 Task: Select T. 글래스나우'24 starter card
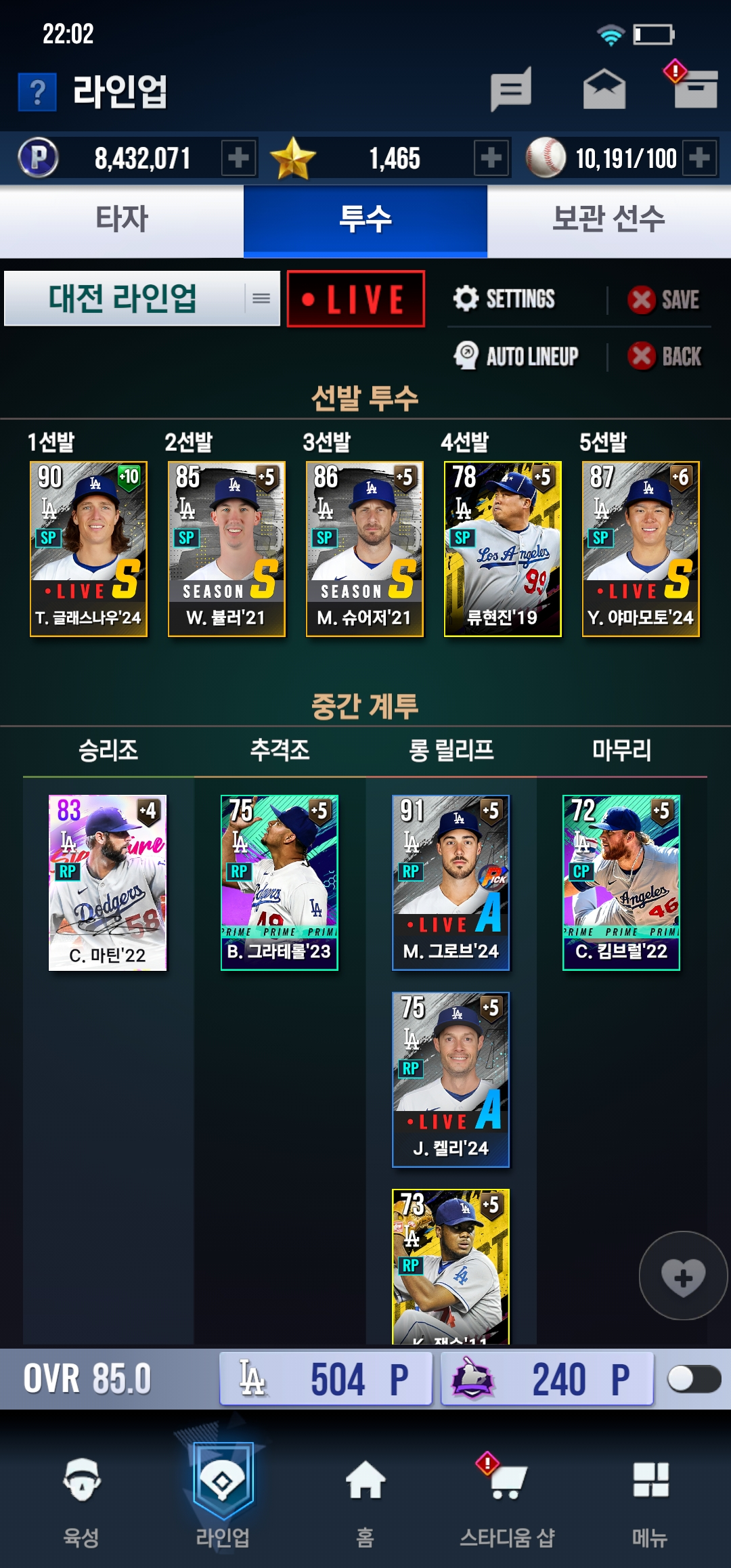pos(89,548)
